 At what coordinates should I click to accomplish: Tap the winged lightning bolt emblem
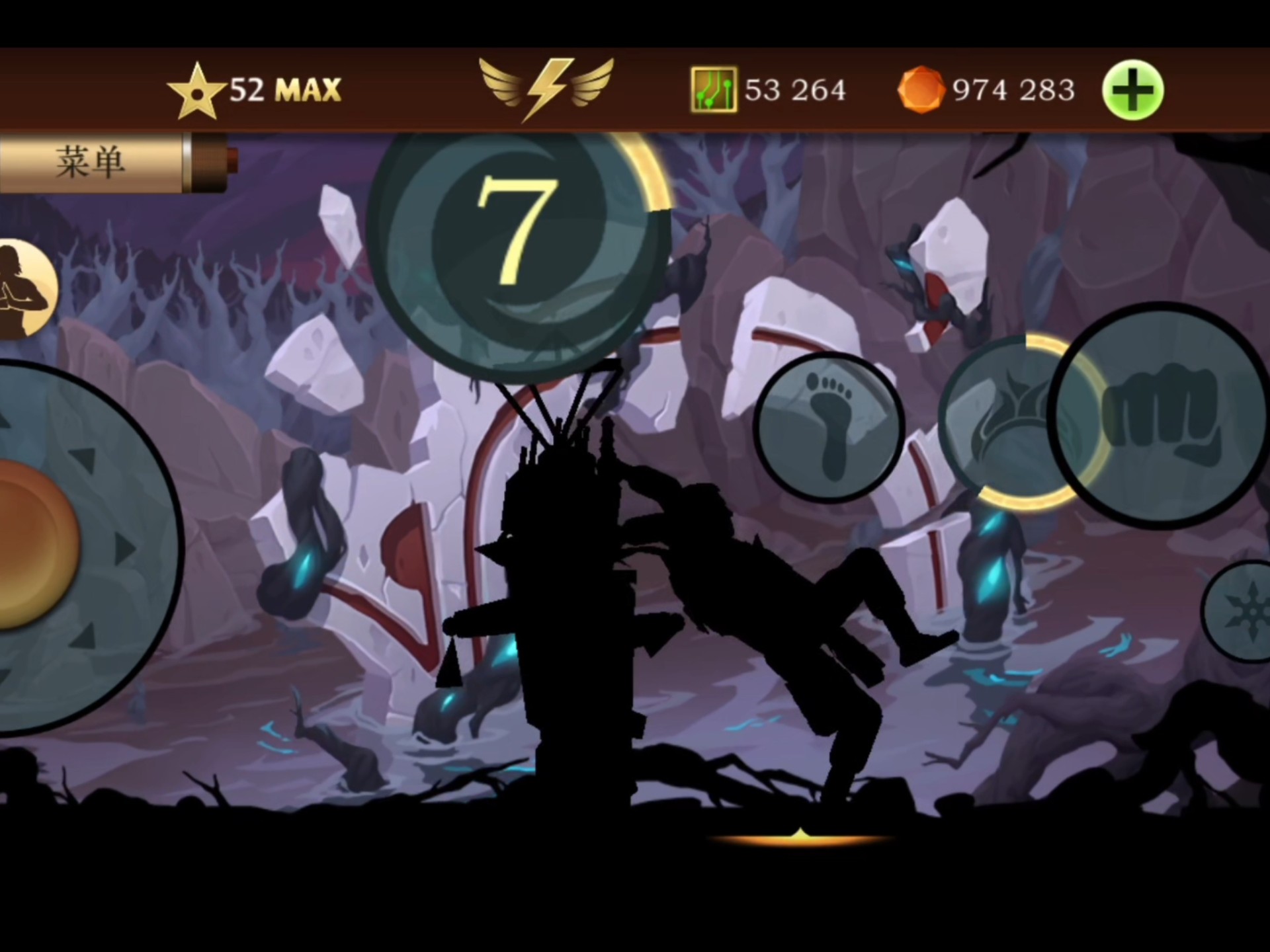[547, 89]
